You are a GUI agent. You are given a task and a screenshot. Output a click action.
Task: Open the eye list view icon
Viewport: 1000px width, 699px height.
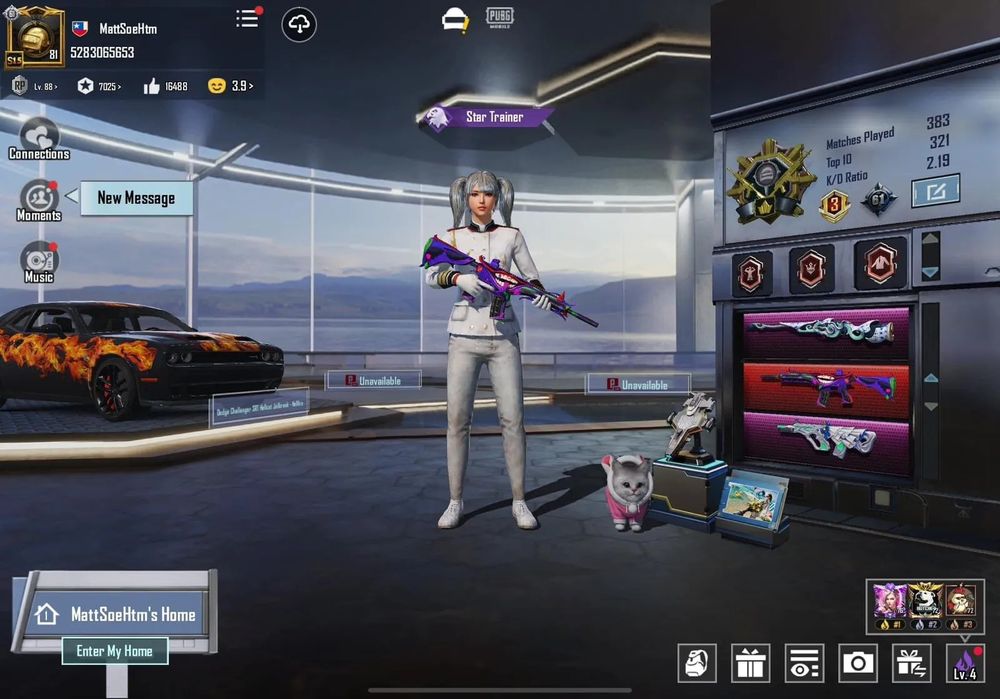[x=804, y=662]
